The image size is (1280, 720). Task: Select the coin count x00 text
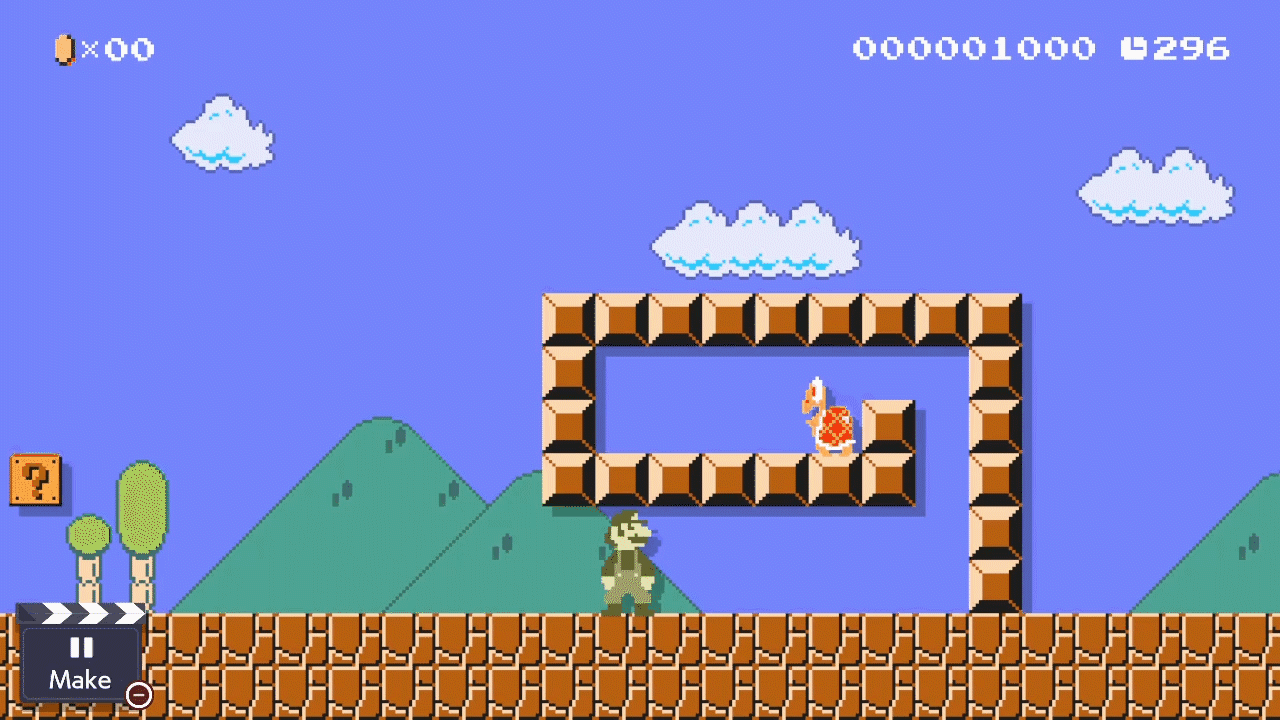(118, 50)
